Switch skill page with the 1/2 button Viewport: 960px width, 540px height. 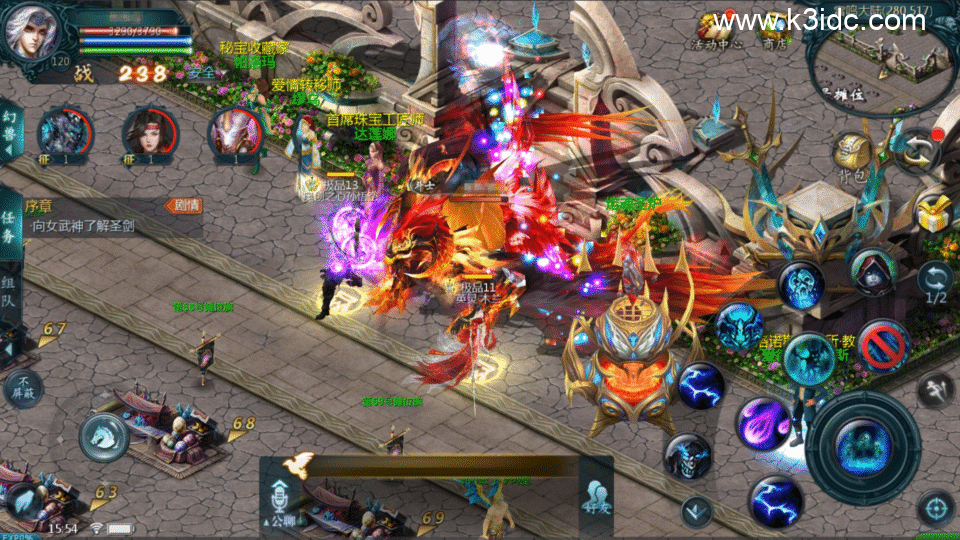point(936,283)
